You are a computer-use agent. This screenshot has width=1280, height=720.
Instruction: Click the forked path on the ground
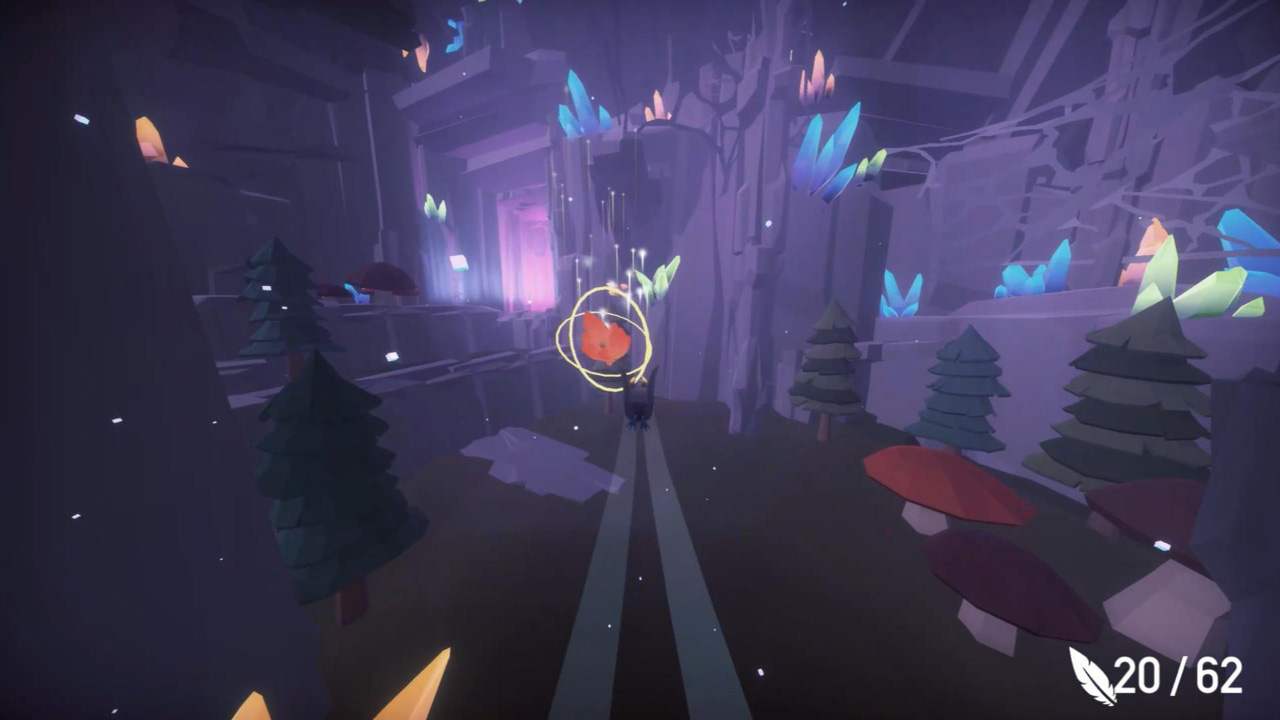tap(640, 560)
